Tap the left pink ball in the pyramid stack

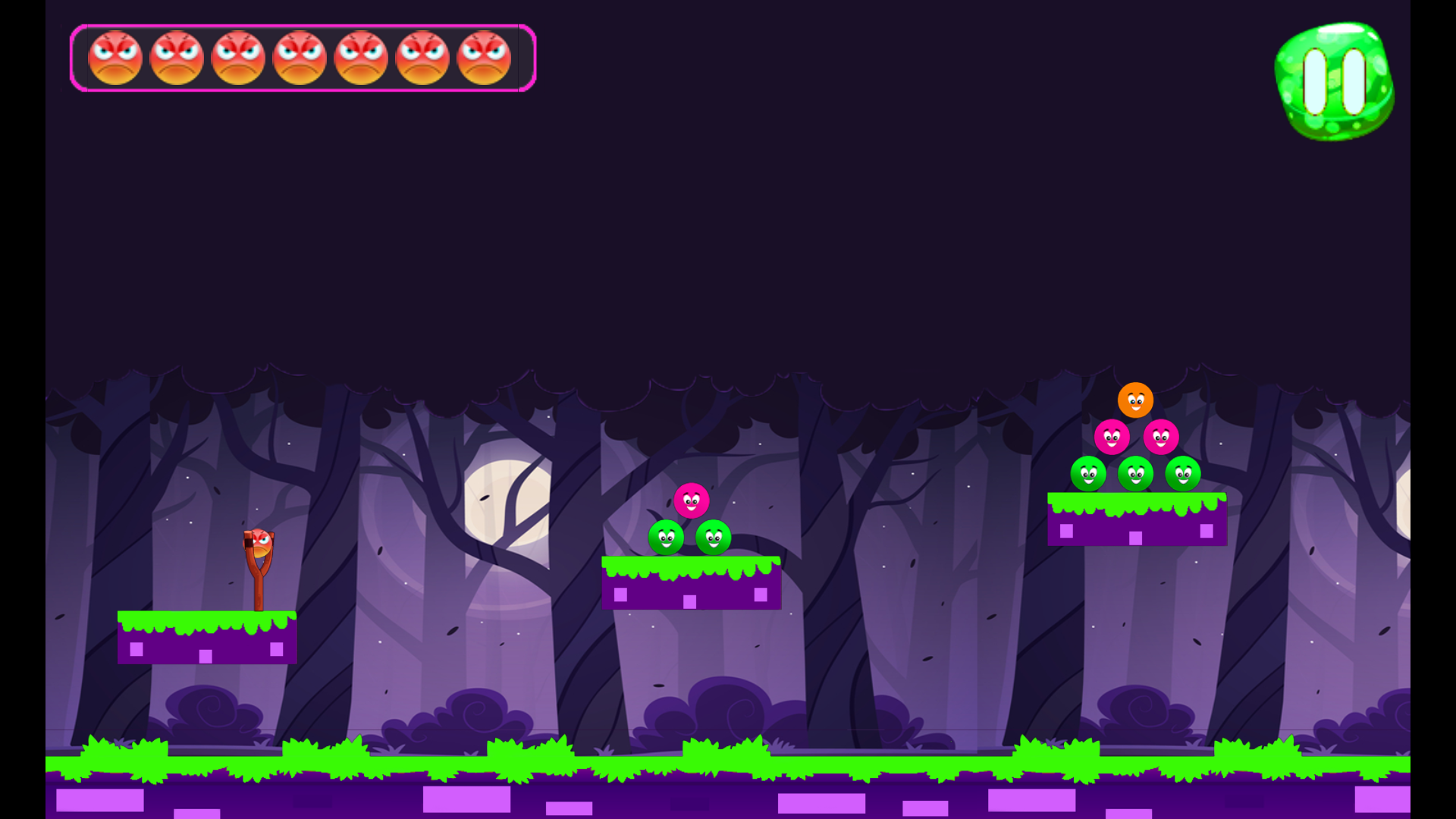[x=1111, y=438]
